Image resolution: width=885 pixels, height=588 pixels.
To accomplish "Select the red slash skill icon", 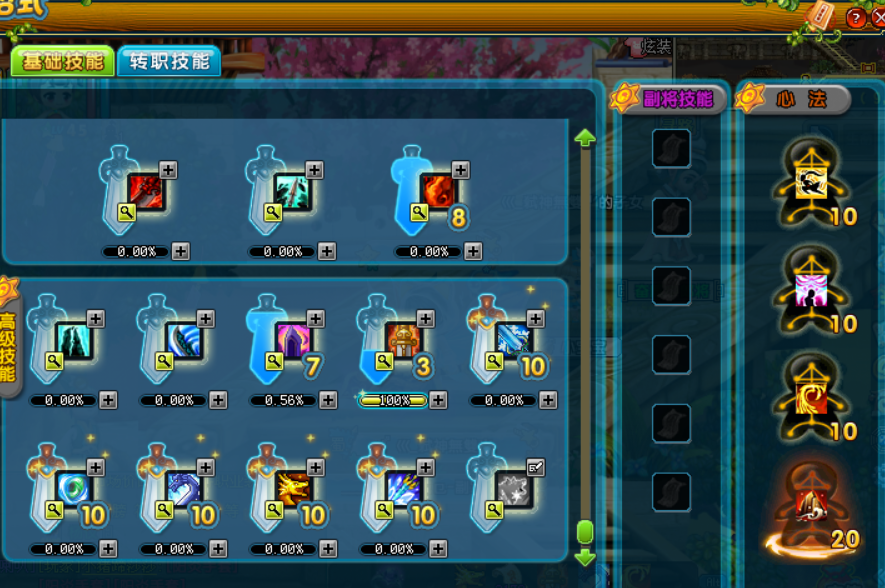I will (146, 191).
